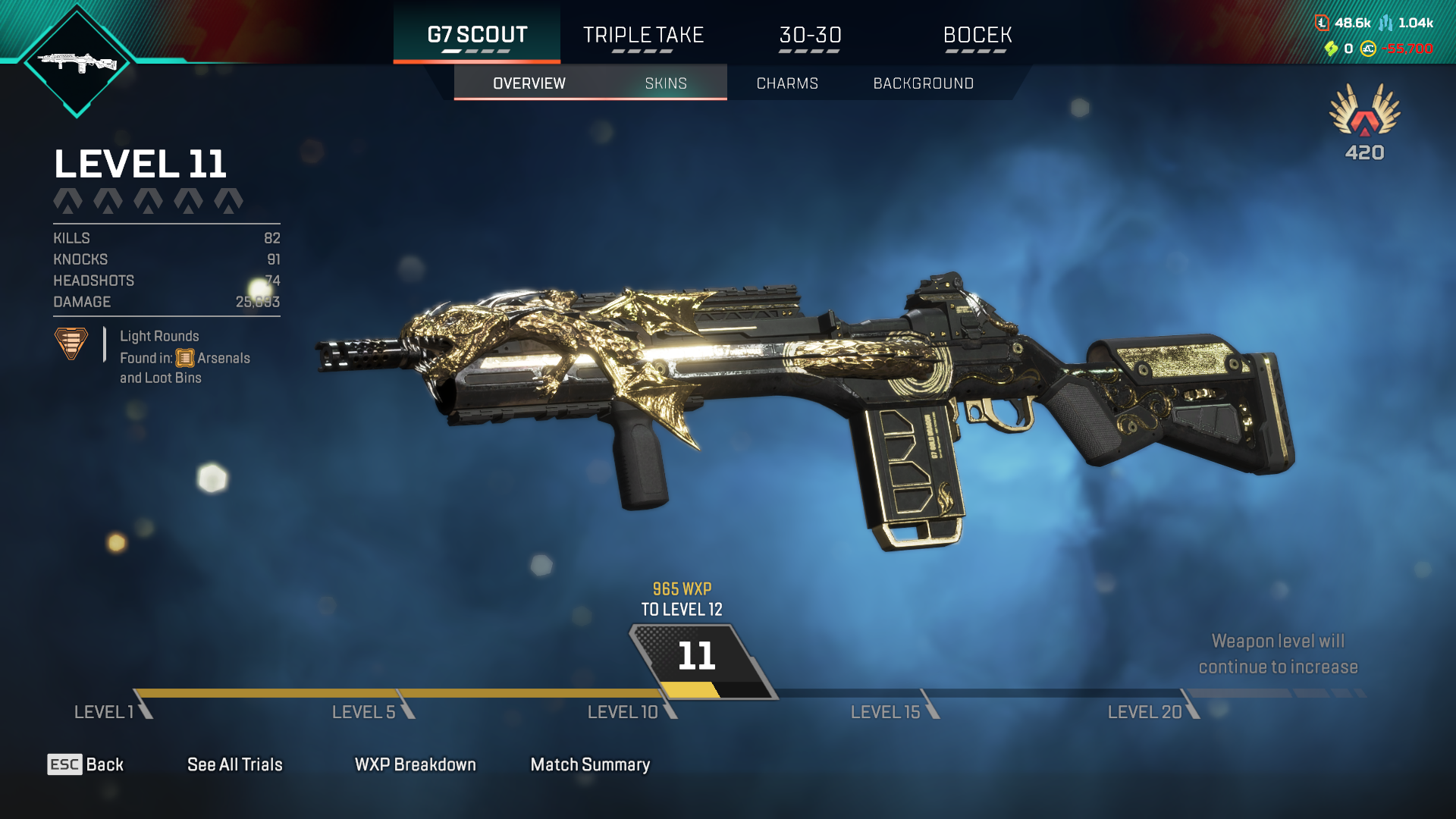This screenshot has height=819, width=1456.
Task: View the Match Summary
Action: pos(590,764)
